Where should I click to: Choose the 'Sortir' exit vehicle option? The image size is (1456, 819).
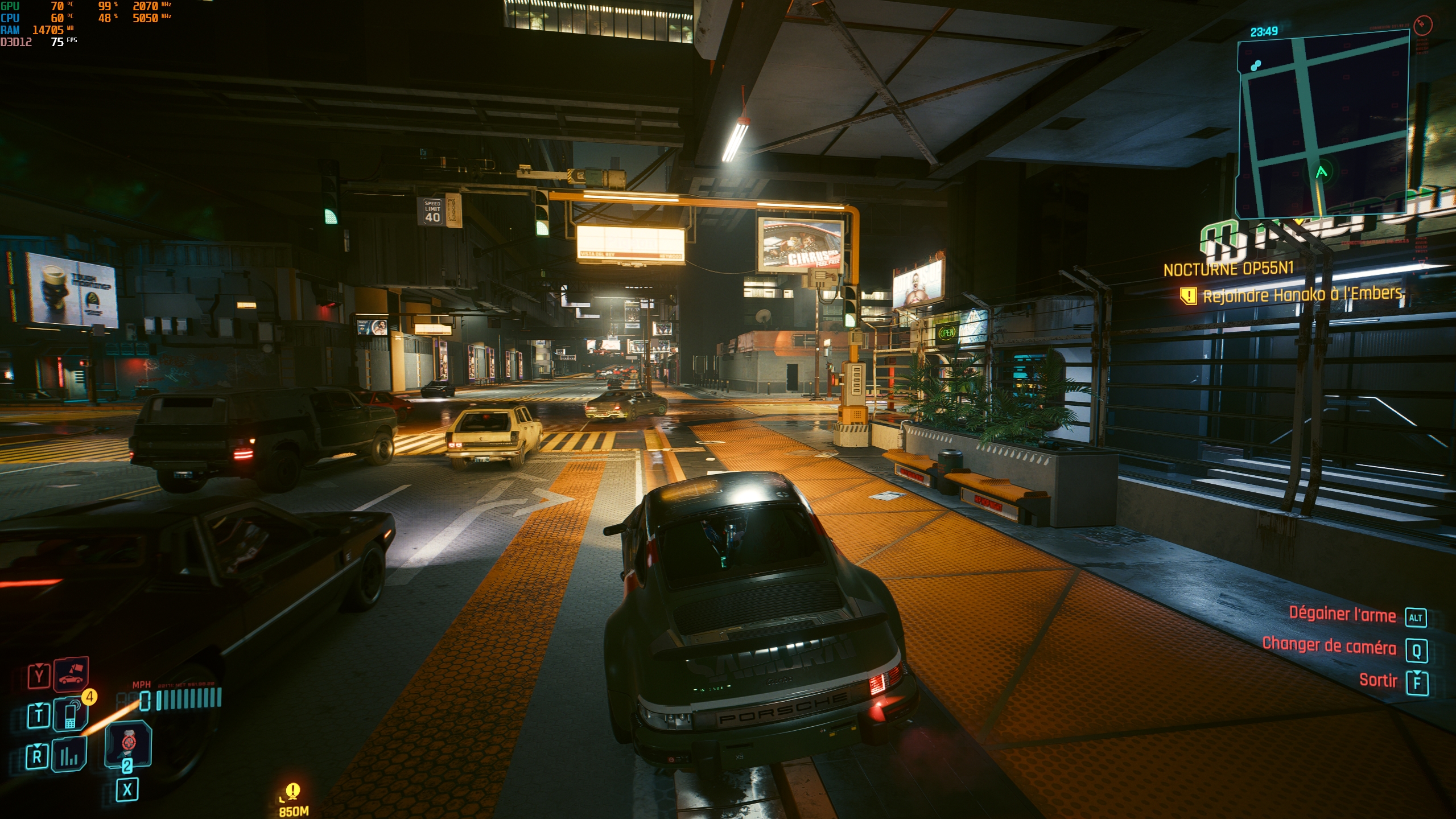[1378, 680]
